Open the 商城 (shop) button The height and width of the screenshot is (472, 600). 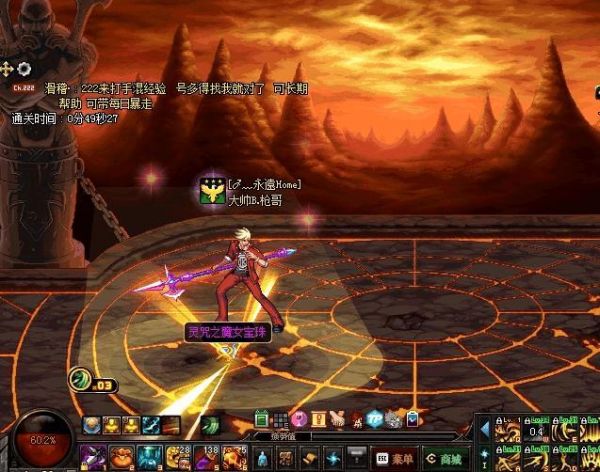pyautogui.click(x=442, y=457)
